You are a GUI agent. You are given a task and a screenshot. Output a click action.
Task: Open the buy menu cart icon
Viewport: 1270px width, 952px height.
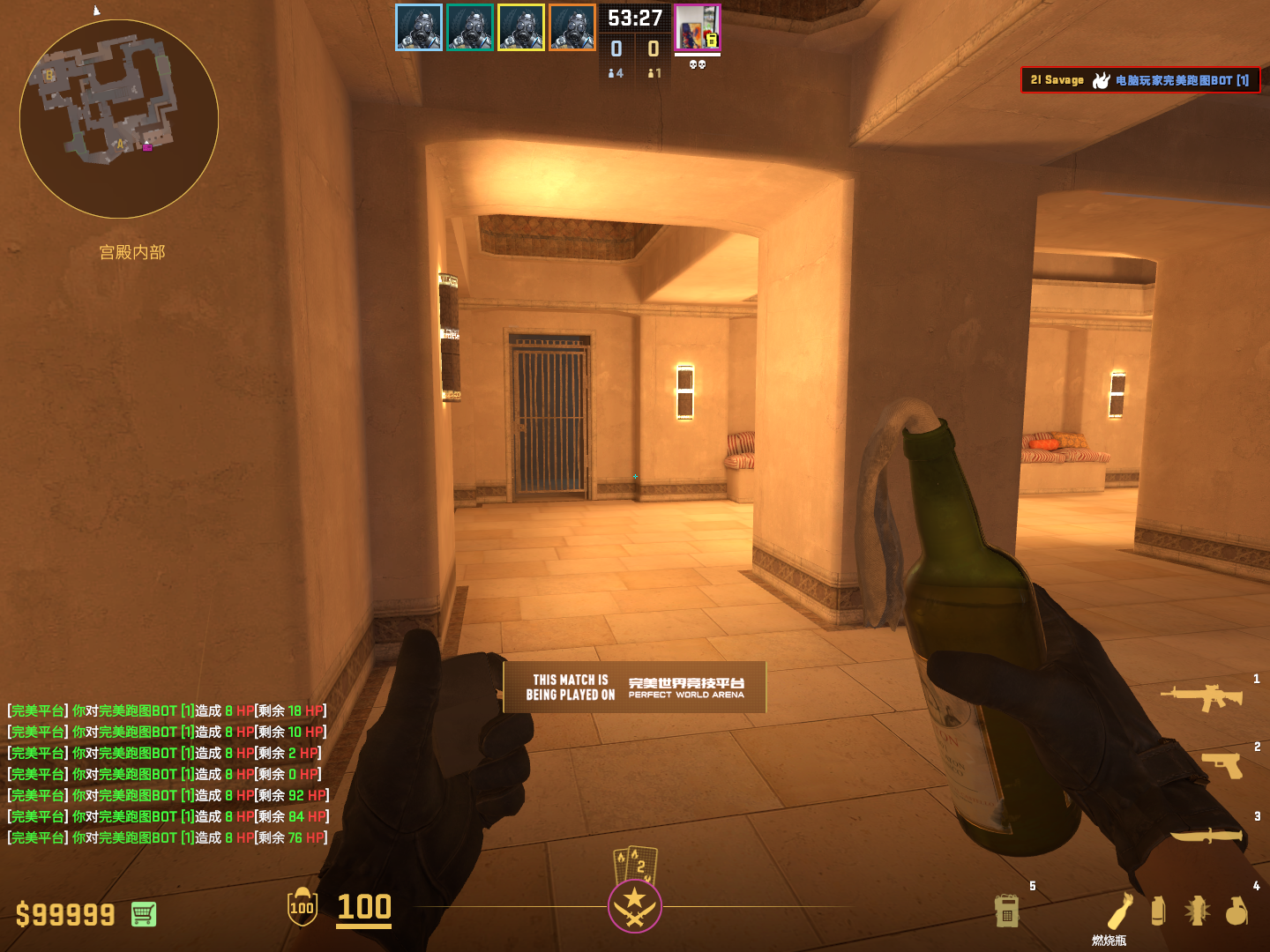tap(144, 914)
